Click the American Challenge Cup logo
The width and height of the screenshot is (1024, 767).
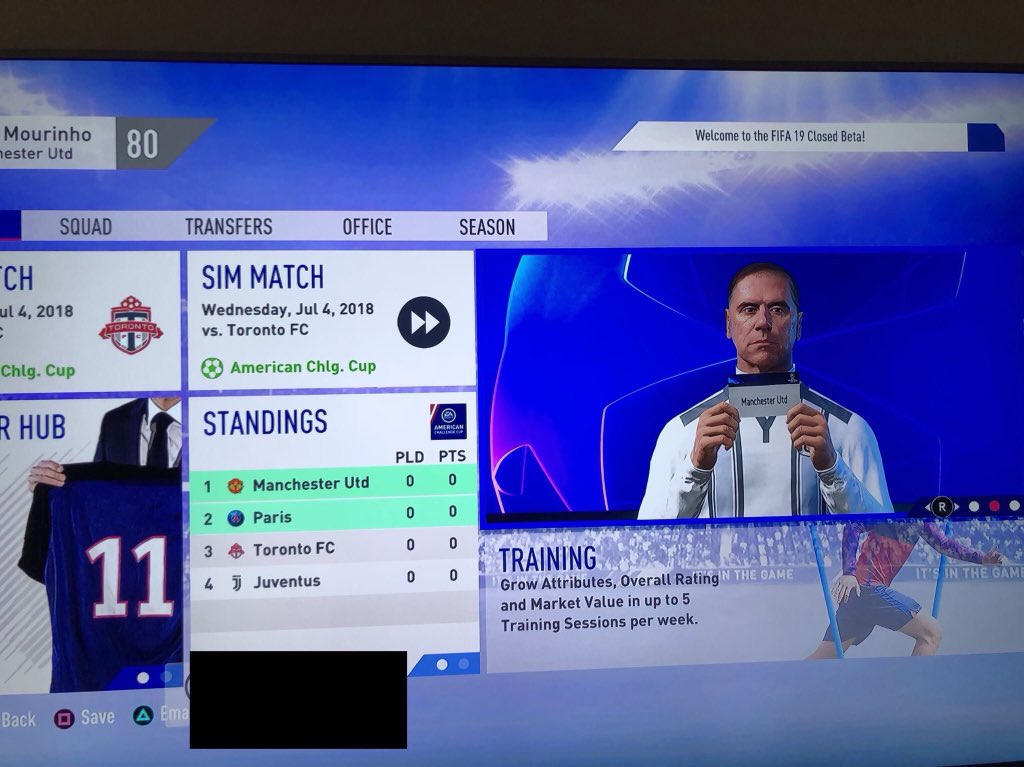click(x=448, y=422)
